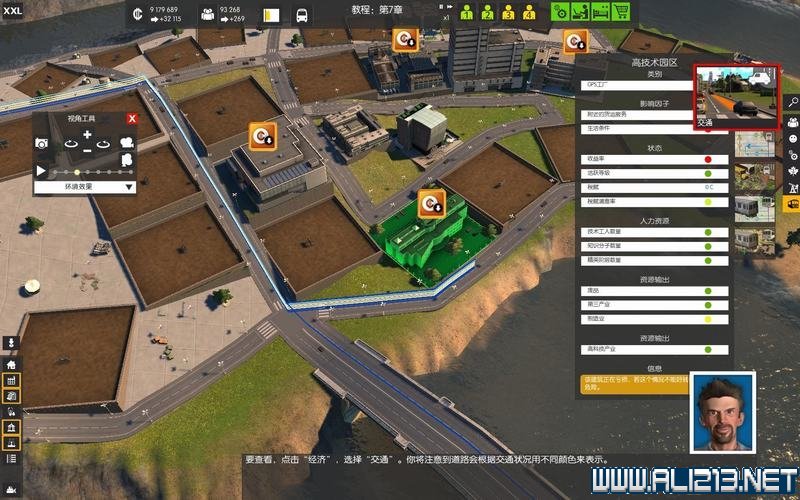
Task: Take a screenshot with the camera icon
Action: pos(43,144)
